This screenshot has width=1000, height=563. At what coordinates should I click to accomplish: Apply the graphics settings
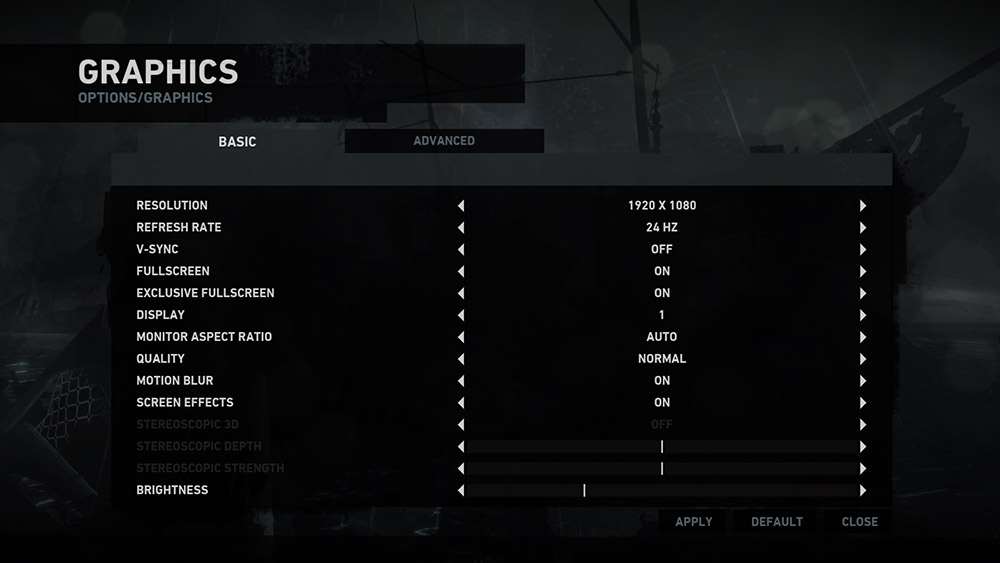[x=694, y=521]
